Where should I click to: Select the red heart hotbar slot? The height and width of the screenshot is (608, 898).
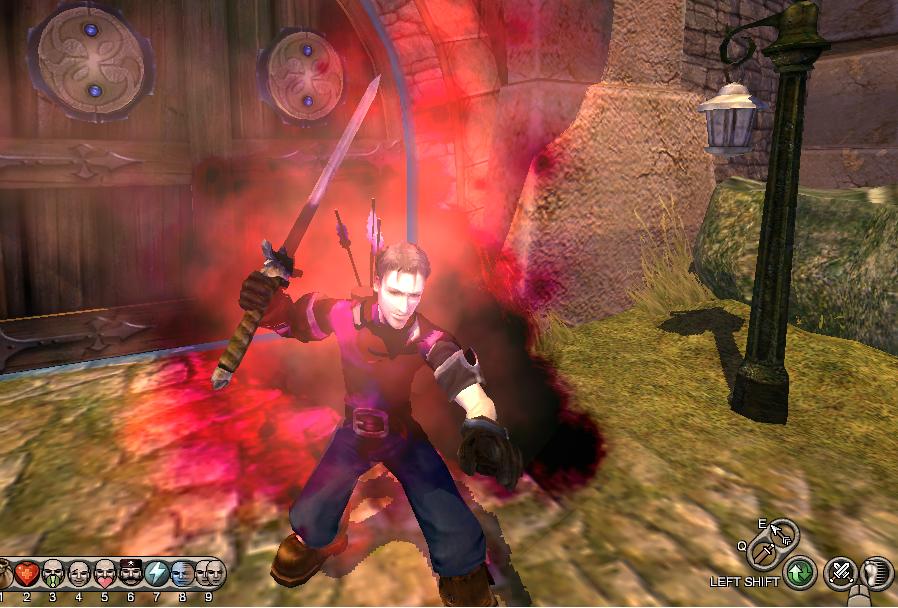[x=26, y=573]
